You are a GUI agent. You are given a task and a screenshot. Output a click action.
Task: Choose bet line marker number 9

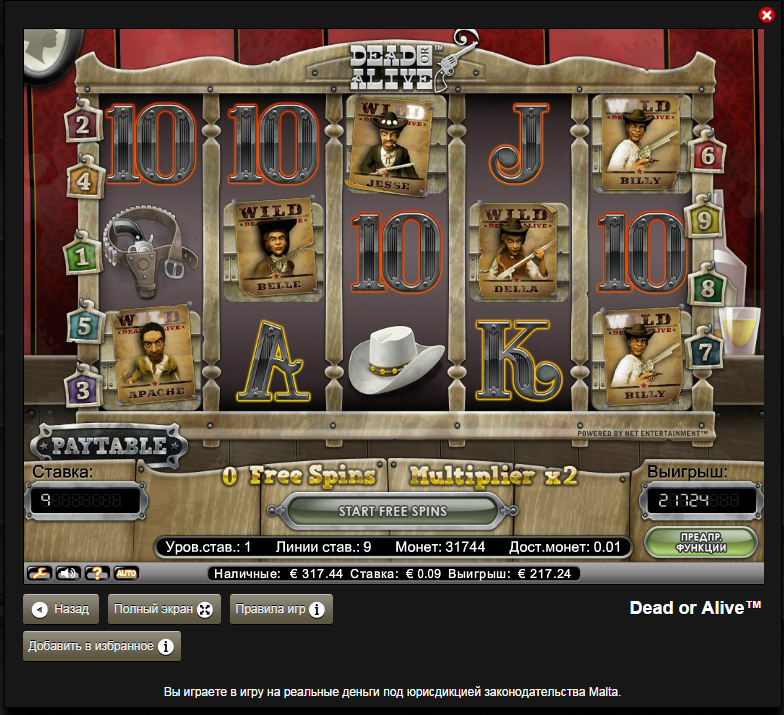click(x=704, y=220)
